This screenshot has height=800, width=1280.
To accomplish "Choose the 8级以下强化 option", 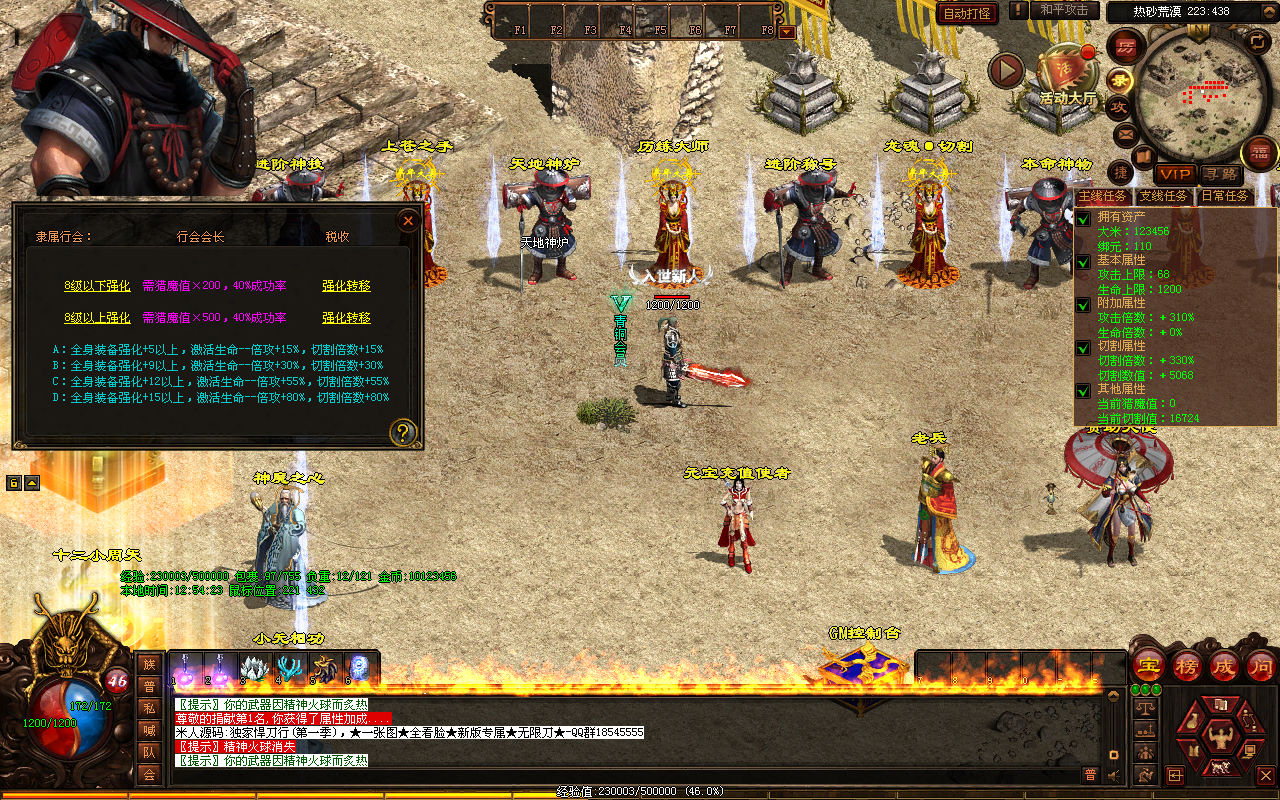I will 97,286.
